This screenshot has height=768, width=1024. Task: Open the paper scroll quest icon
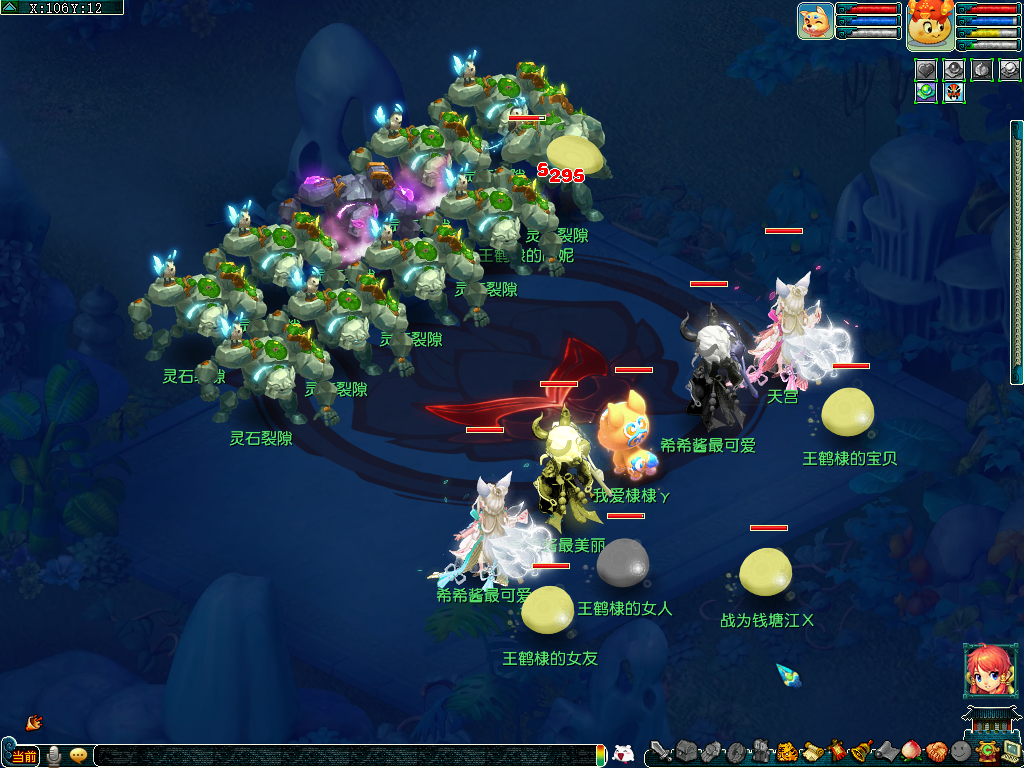tap(812, 751)
